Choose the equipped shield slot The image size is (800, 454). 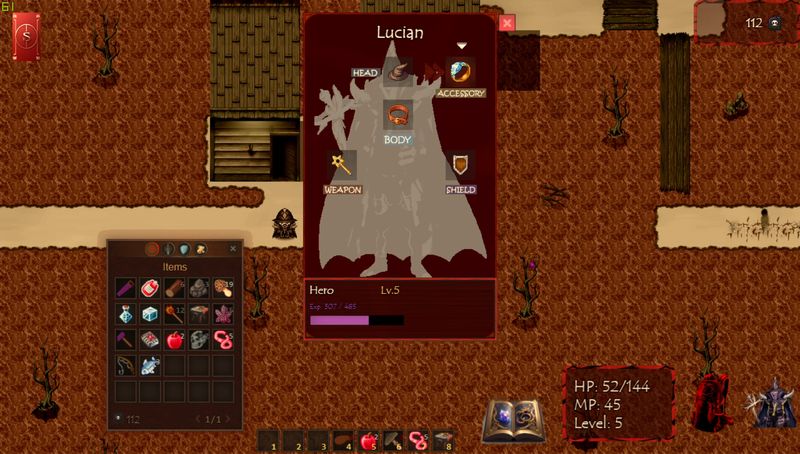coord(460,165)
